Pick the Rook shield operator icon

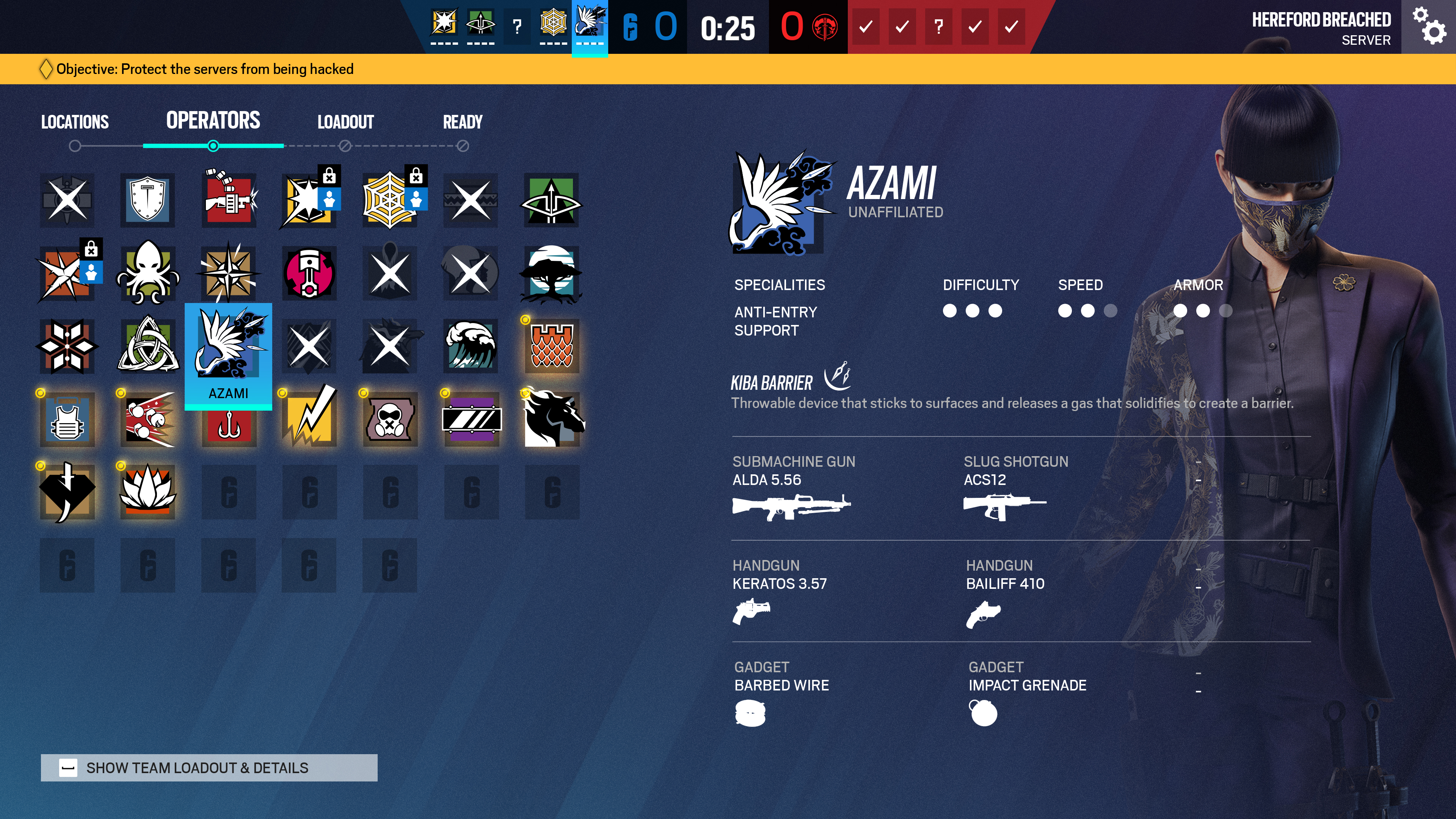pos(147,200)
